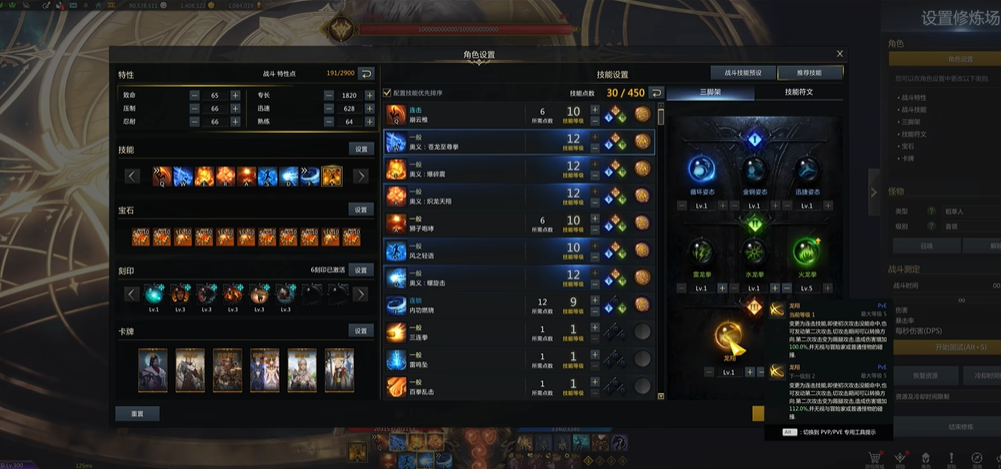Reset the spent skill points
Viewport: 1001px width, 469px height.
(656, 93)
